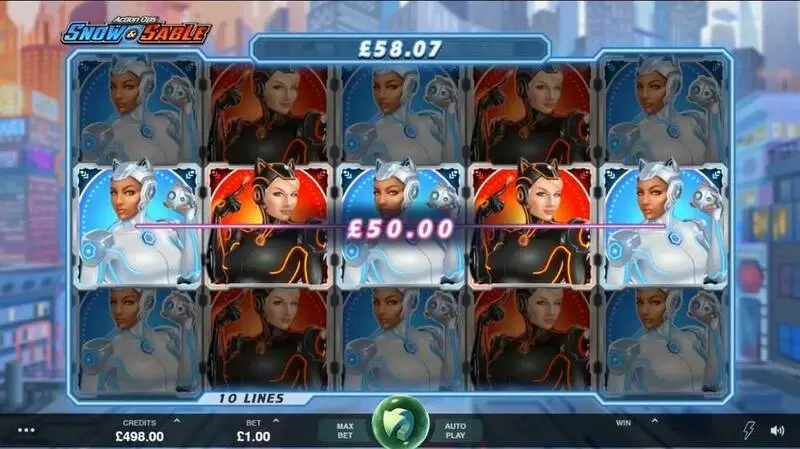This screenshot has height=449, width=800.
Task: Mute the sound with the speaker icon
Action: [x=777, y=431]
